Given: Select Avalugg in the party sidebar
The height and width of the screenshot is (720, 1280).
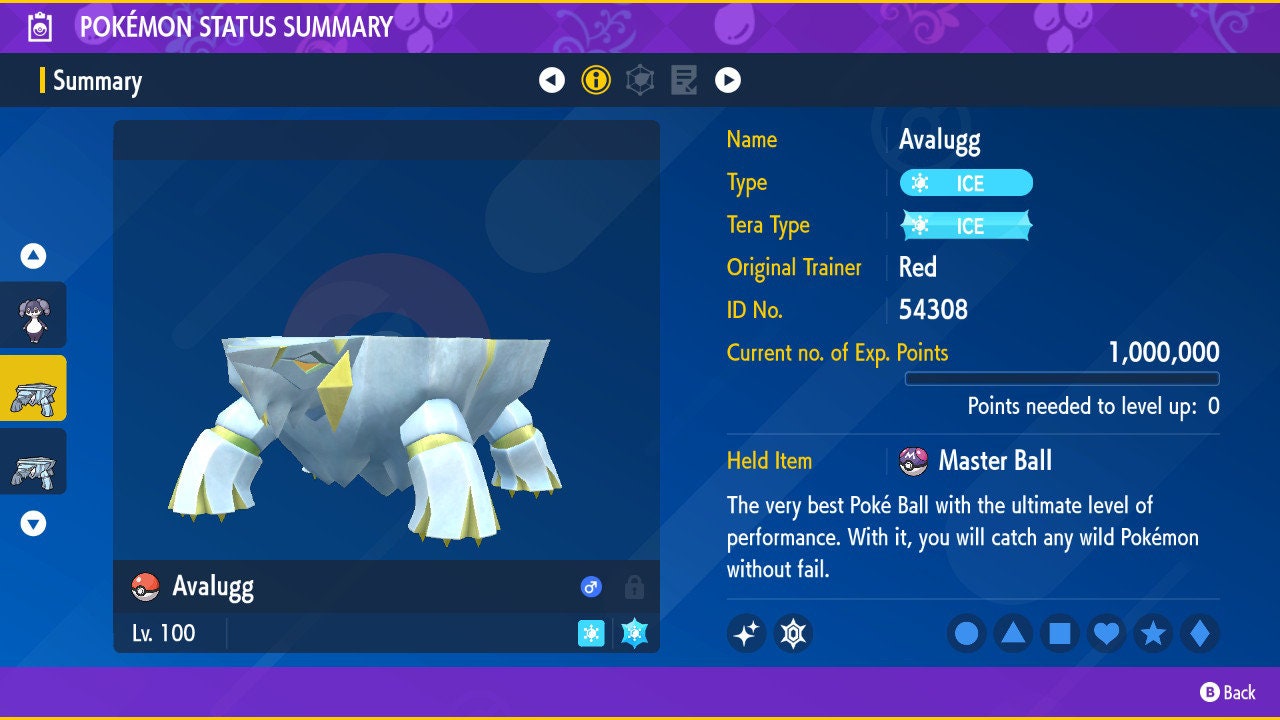Looking at the screenshot, I should point(33,389).
